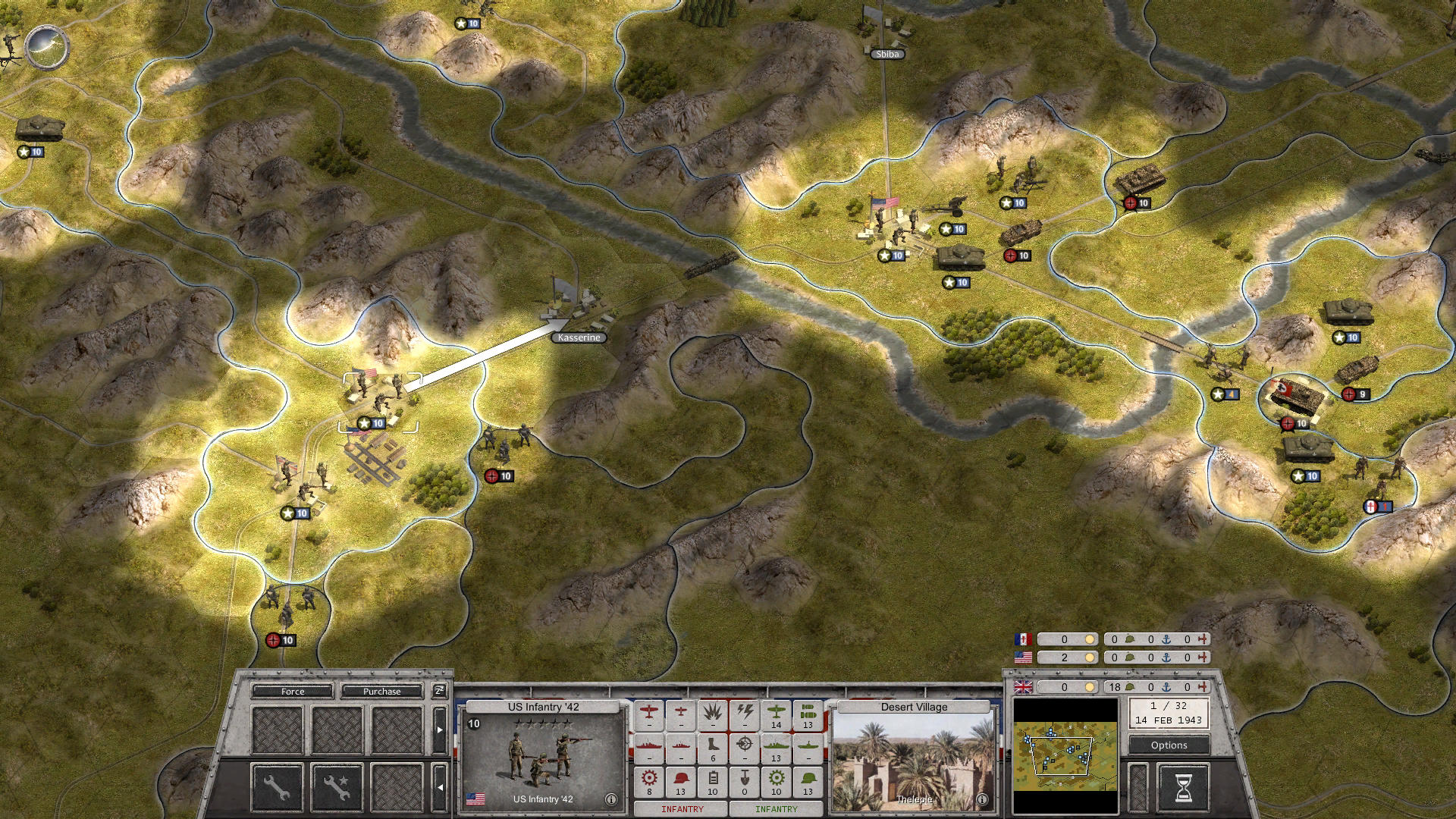Screen dimensions: 1456x819
Task: Click the left arrow under the unit slots
Action: [440, 787]
